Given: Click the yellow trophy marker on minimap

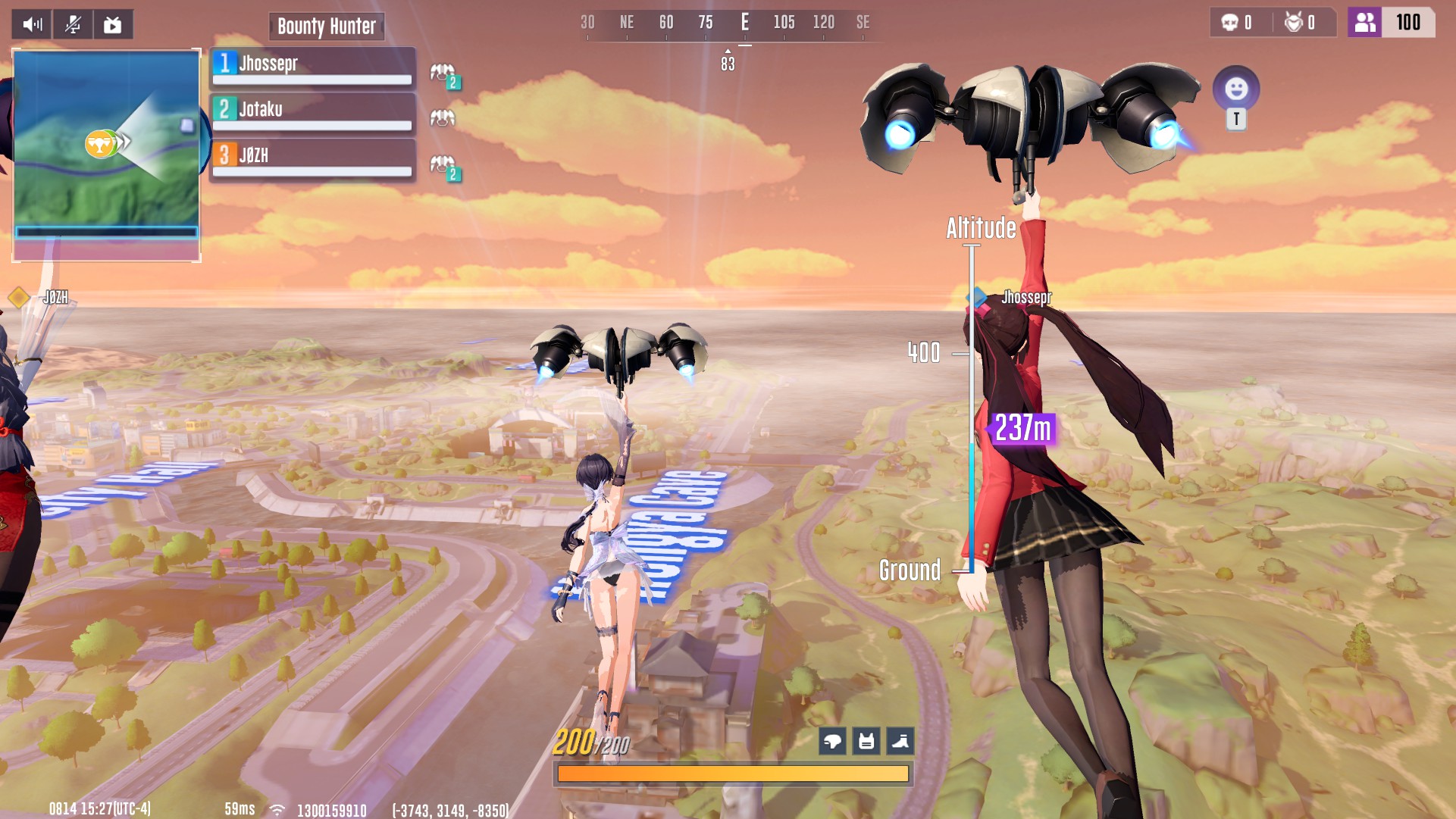Looking at the screenshot, I should pos(99,143).
